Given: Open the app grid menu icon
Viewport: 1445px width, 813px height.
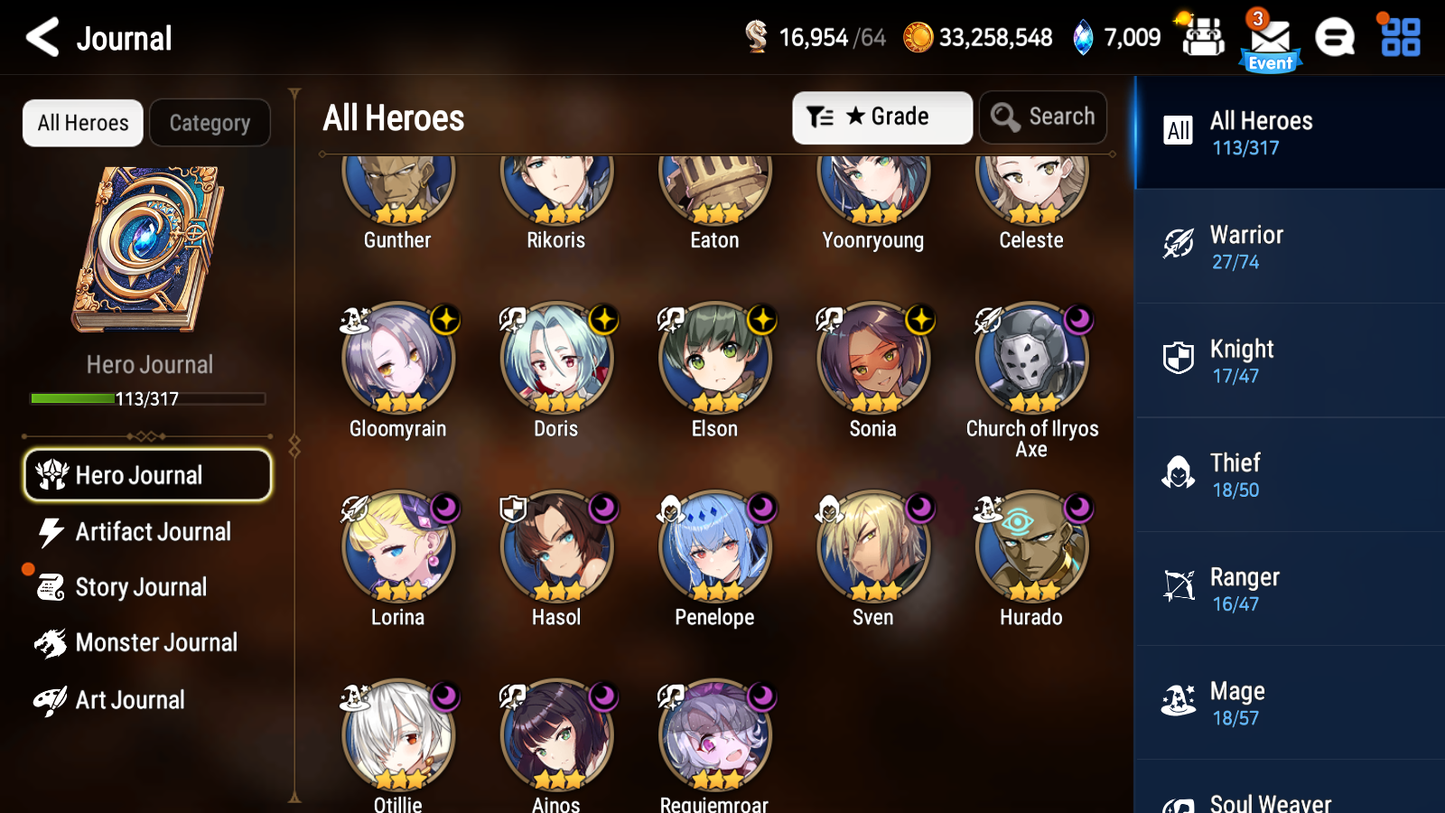Looking at the screenshot, I should click(x=1399, y=36).
